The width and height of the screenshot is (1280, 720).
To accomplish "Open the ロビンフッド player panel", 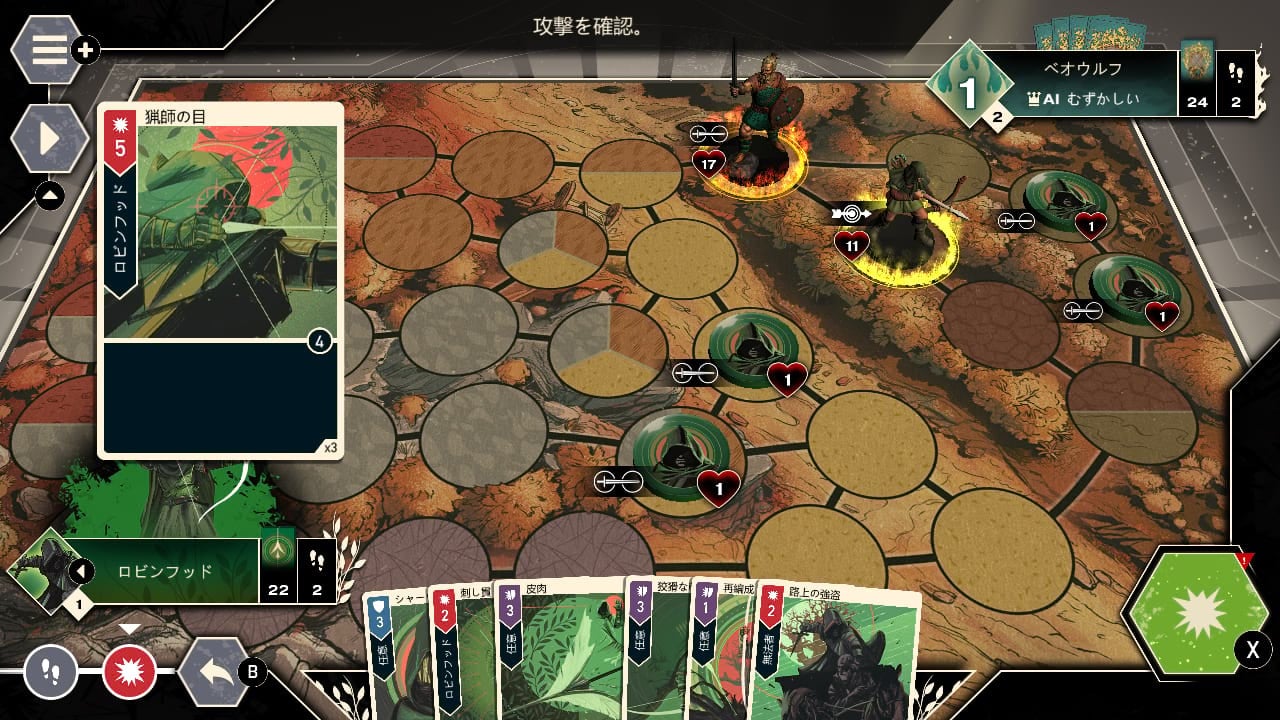I will pos(165,571).
